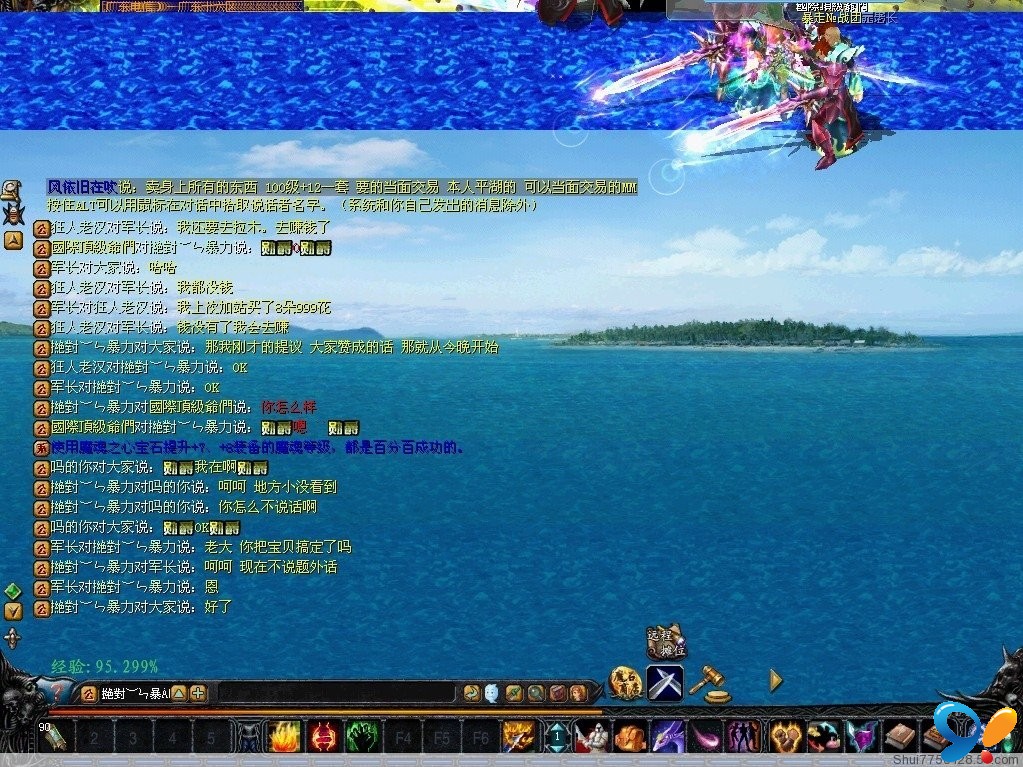This screenshot has height=767, width=1023.
Task: Select the pink comet skill icon
Action: pos(706,738)
